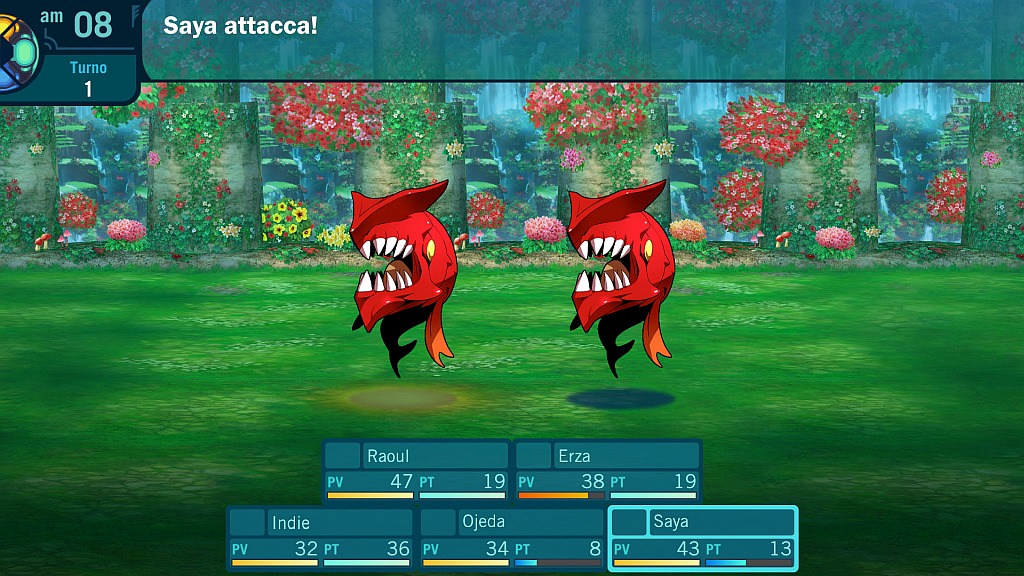Select Raoul's party status panel
Viewport: 1024px width, 576px height.
[x=416, y=470]
